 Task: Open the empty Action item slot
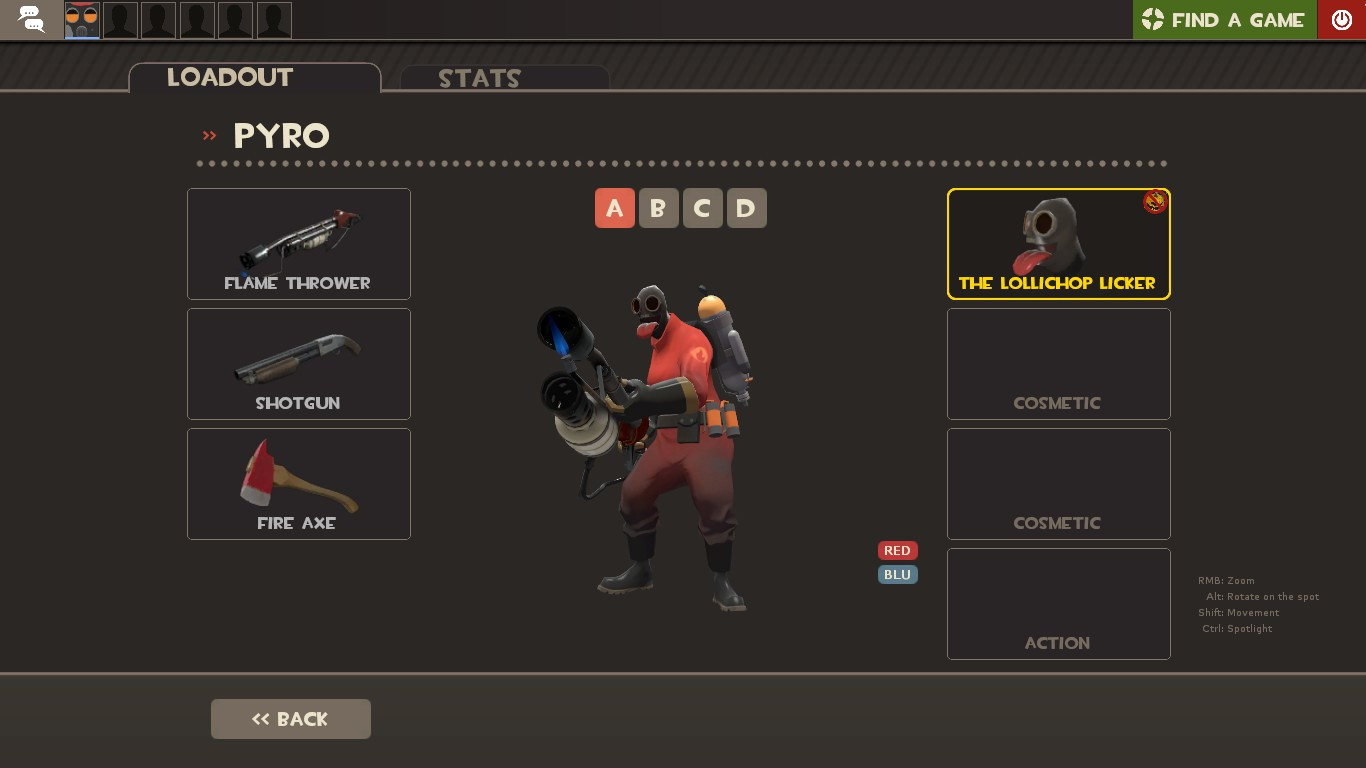[x=1058, y=603]
